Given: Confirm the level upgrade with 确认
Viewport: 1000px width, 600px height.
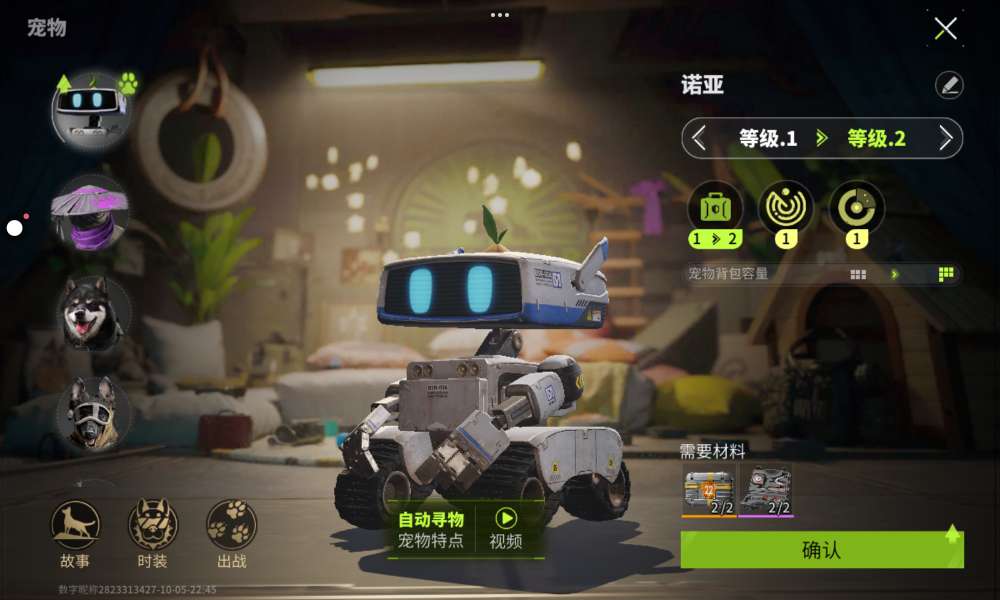Looking at the screenshot, I should [x=821, y=550].
